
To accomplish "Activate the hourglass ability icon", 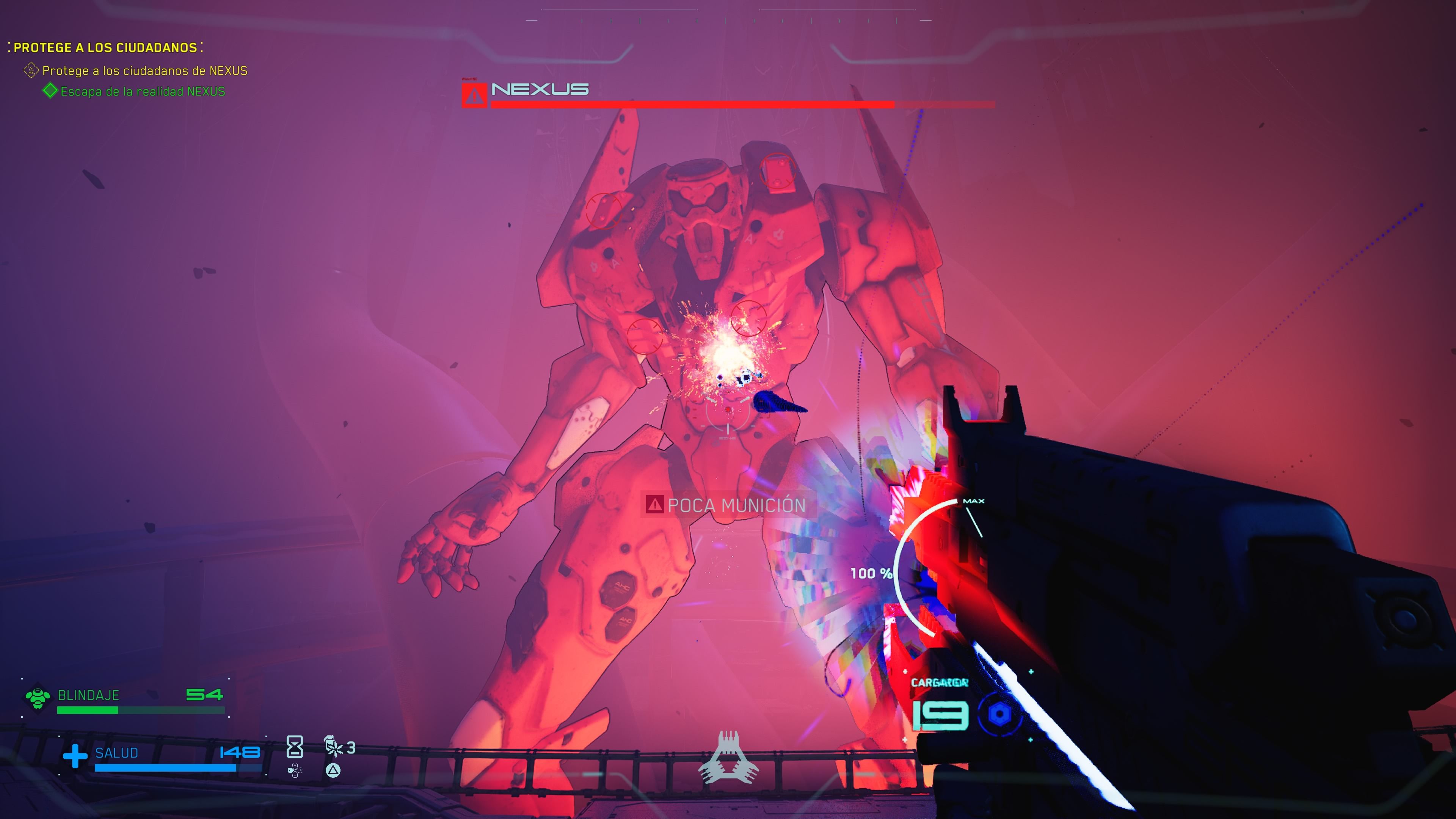I will [295, 747].
